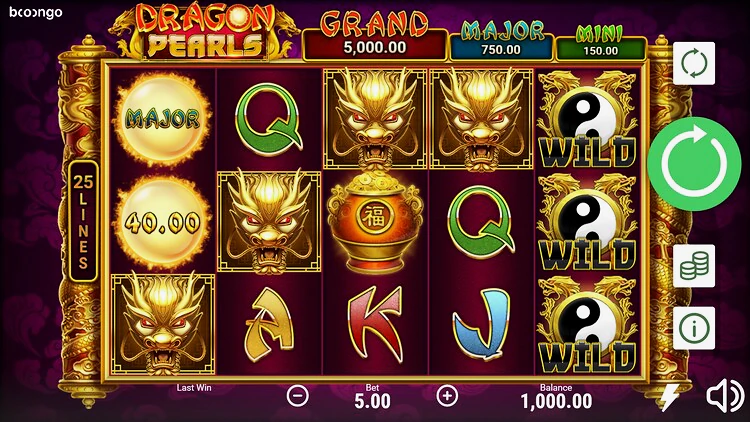Decrease the bet with the minus button
The image size is (750, 422).
pyautogui.click(x=298, y=395)
